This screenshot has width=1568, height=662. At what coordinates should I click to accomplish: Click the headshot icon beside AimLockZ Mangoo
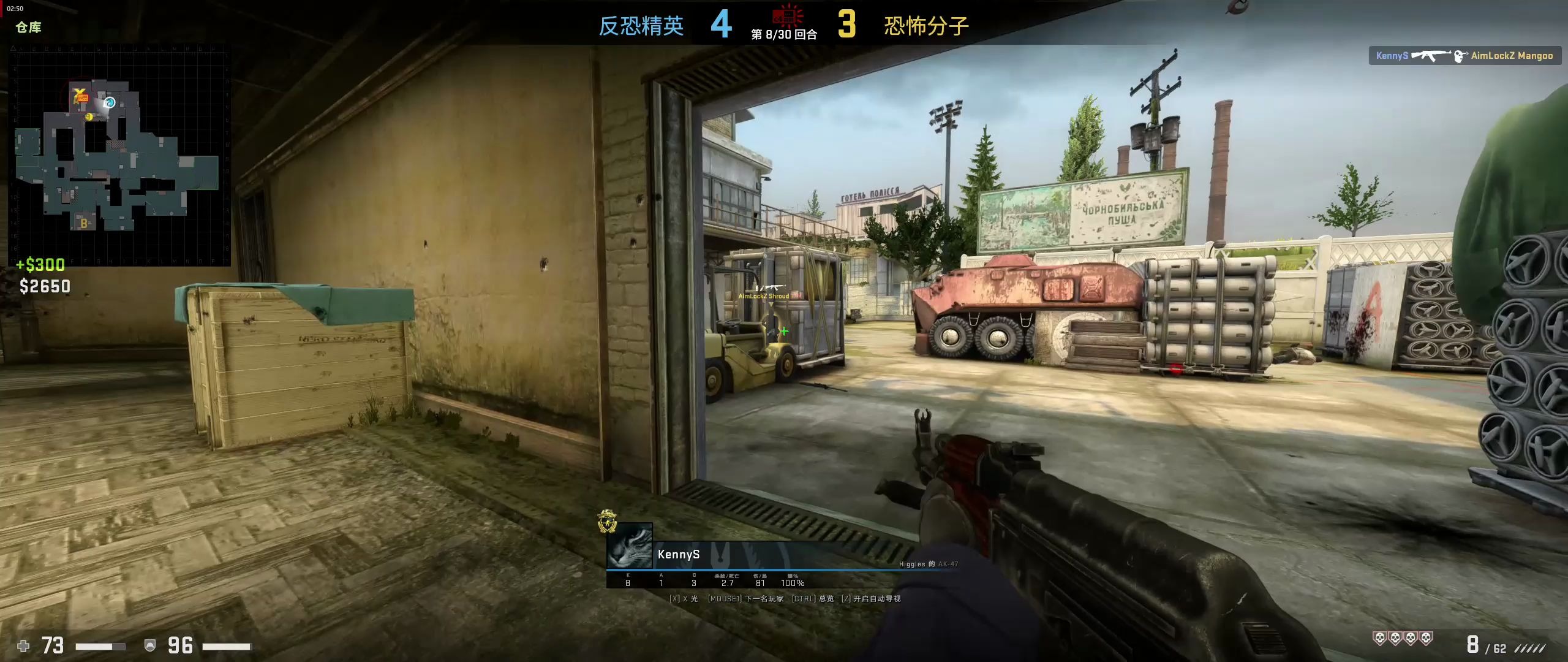point(1458,56)
